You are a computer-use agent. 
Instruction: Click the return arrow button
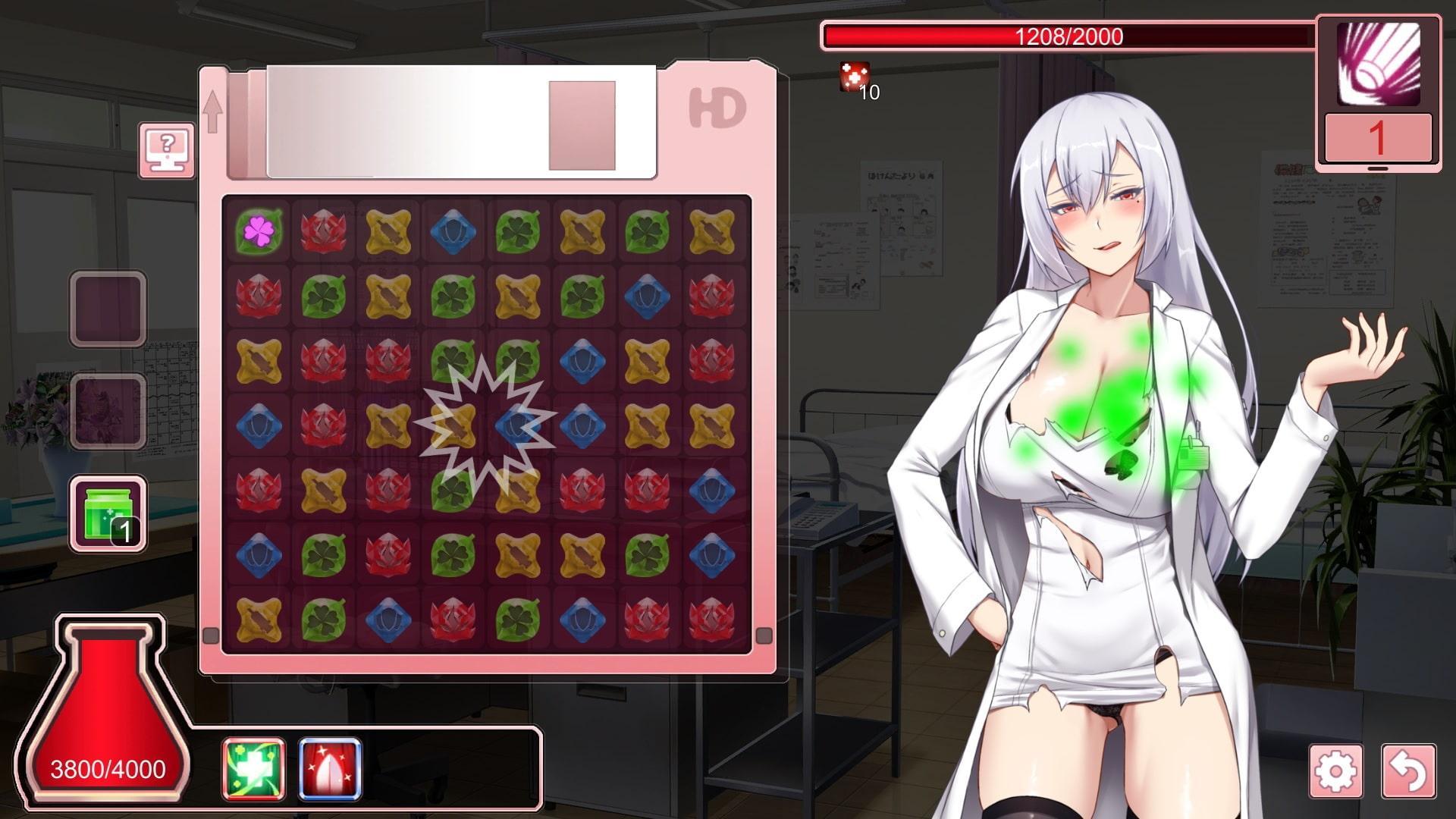pos(1408,771)
